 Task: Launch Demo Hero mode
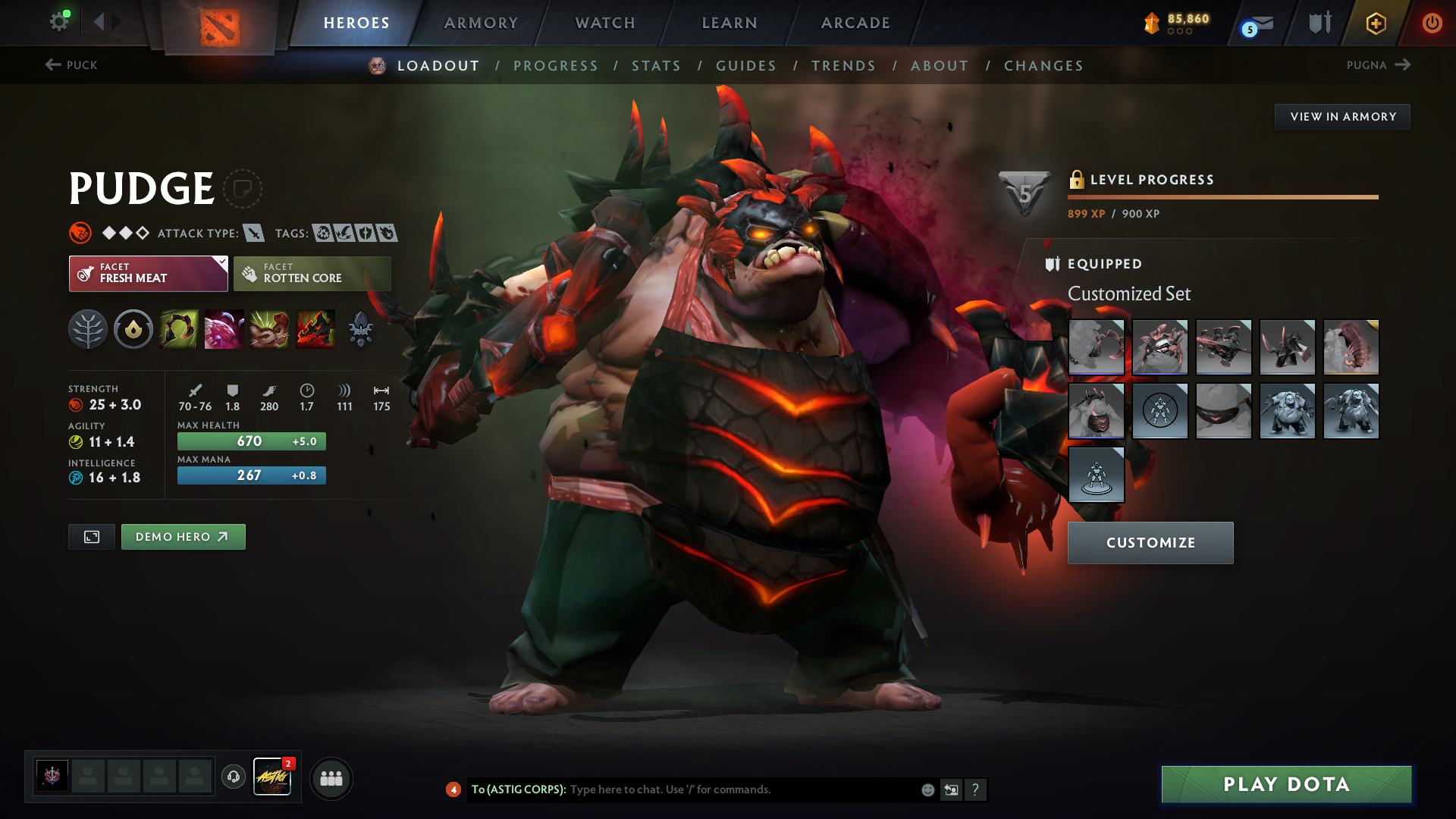pos(183,537)
